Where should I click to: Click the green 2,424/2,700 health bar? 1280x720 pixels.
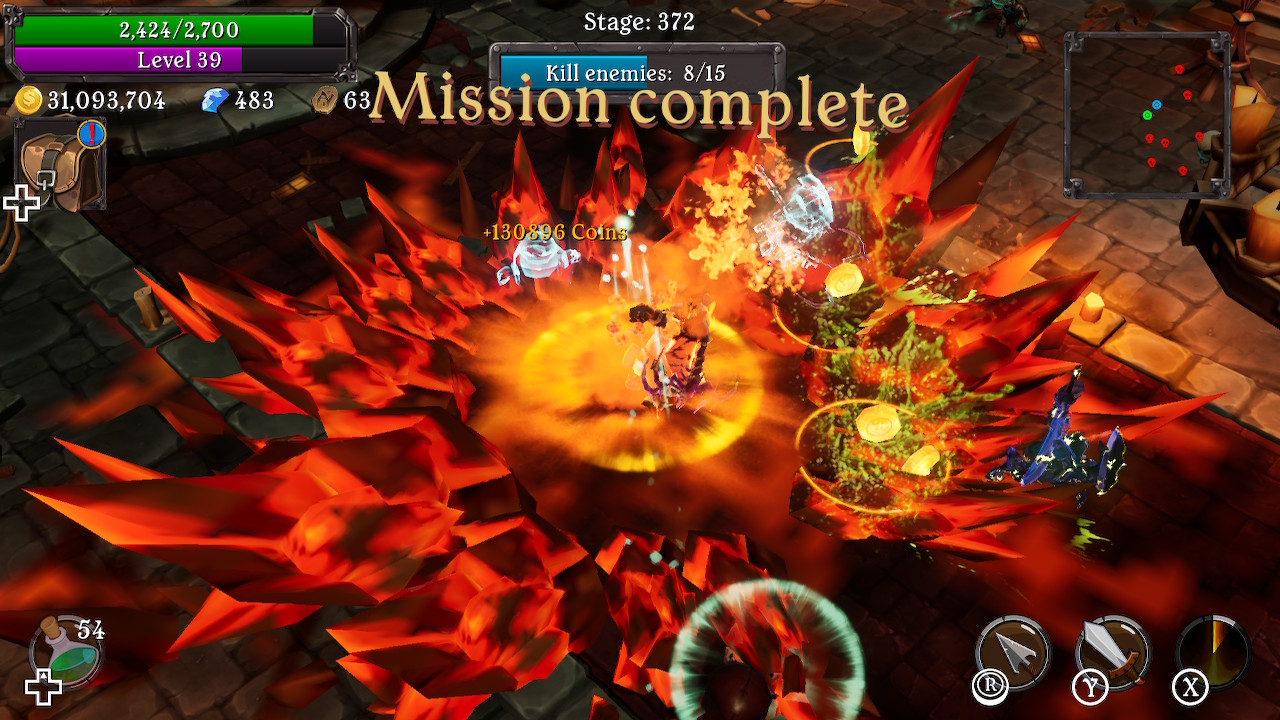pos(177,29)
